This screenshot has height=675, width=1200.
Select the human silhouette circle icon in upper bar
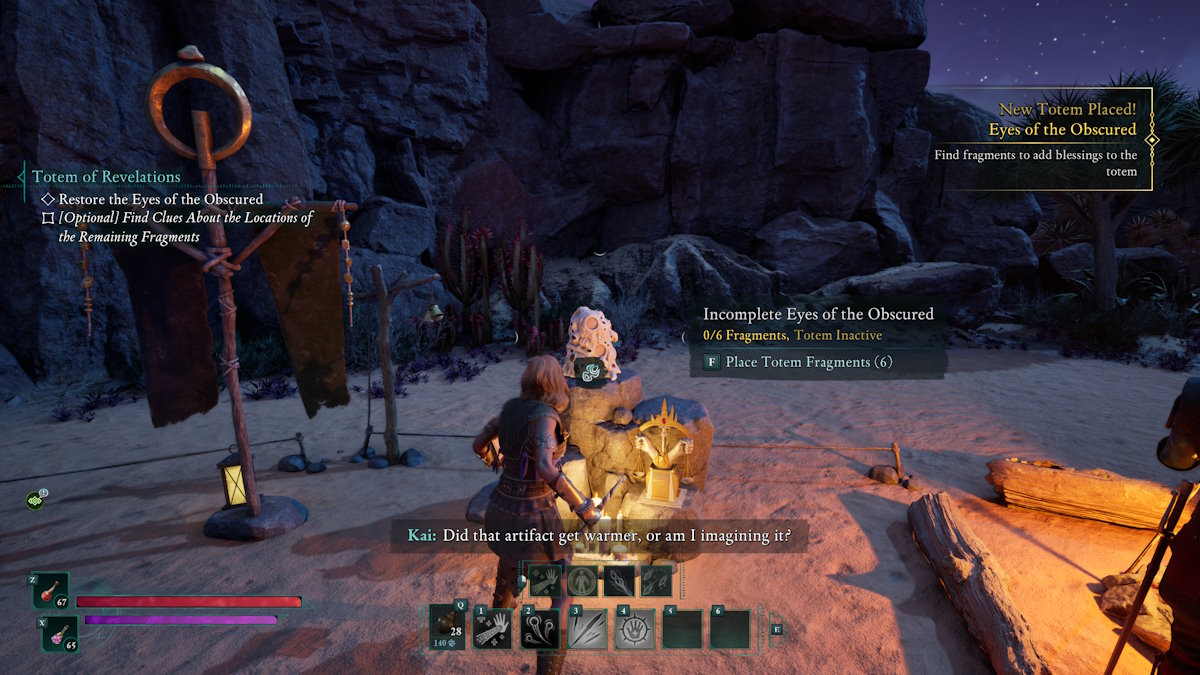click(582, 580)
